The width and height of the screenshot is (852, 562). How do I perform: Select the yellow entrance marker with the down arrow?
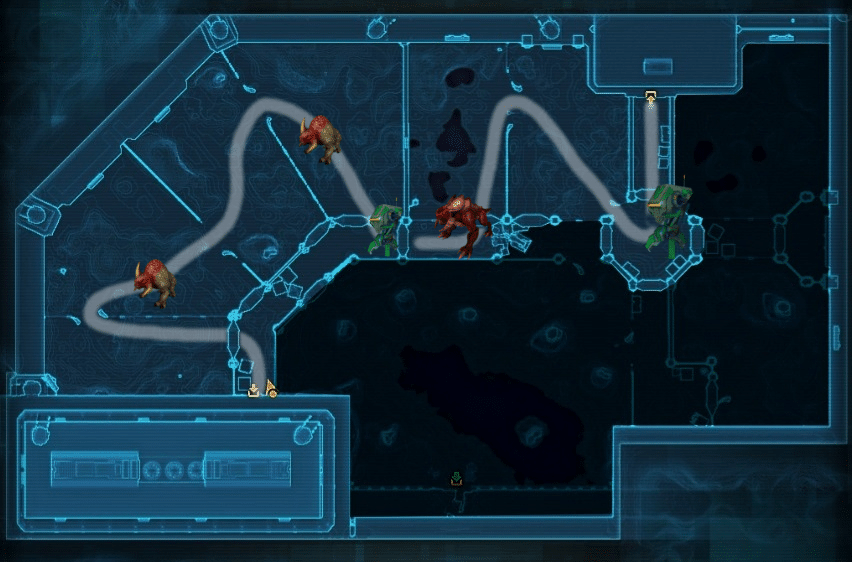254,390
